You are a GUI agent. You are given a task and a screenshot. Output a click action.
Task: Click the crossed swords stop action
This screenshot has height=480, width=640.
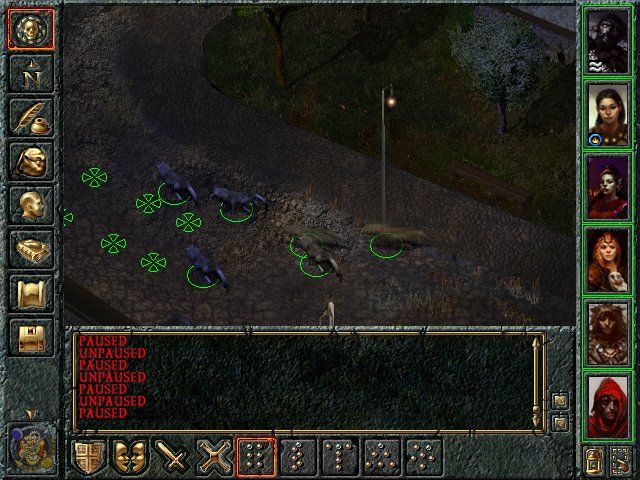pyautogui.click(x=216, y=458)
